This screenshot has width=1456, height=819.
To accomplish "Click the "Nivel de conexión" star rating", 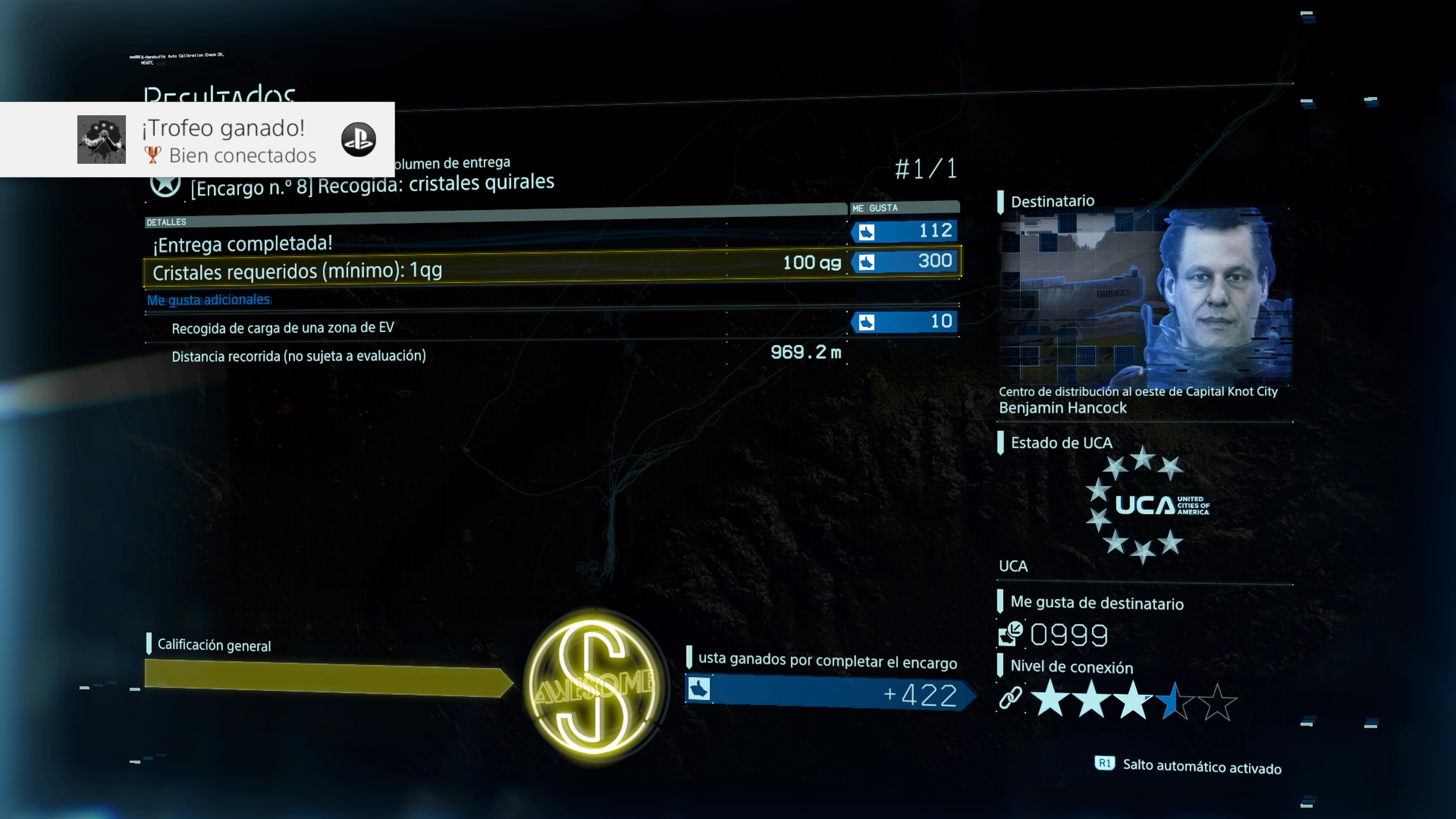I will tap(1133, 701).
